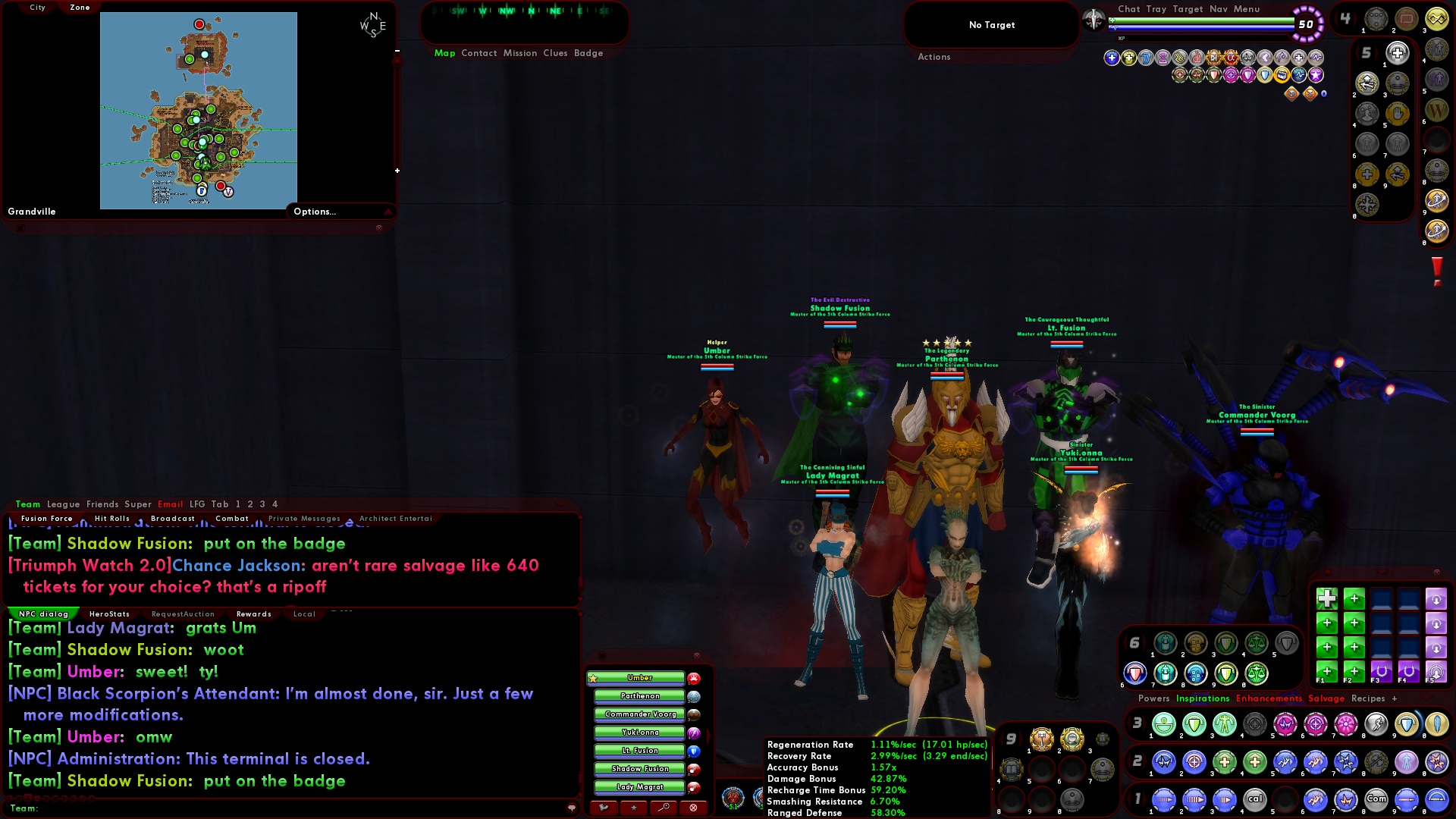Click Yuki.onna's purple archetype icon
1456x819 pixels.
(694, 733)
